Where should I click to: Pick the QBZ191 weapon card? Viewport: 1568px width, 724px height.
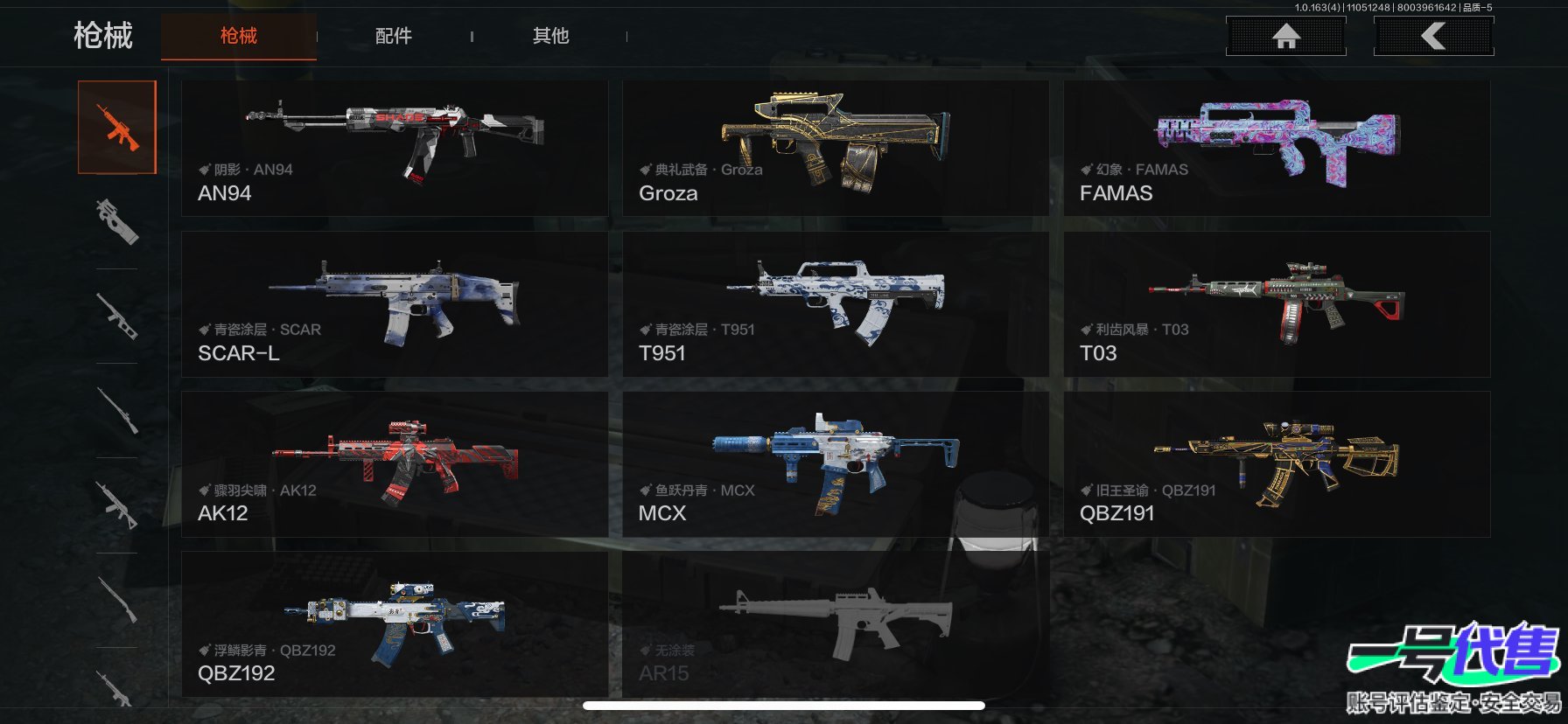(x=1276, y=464)
